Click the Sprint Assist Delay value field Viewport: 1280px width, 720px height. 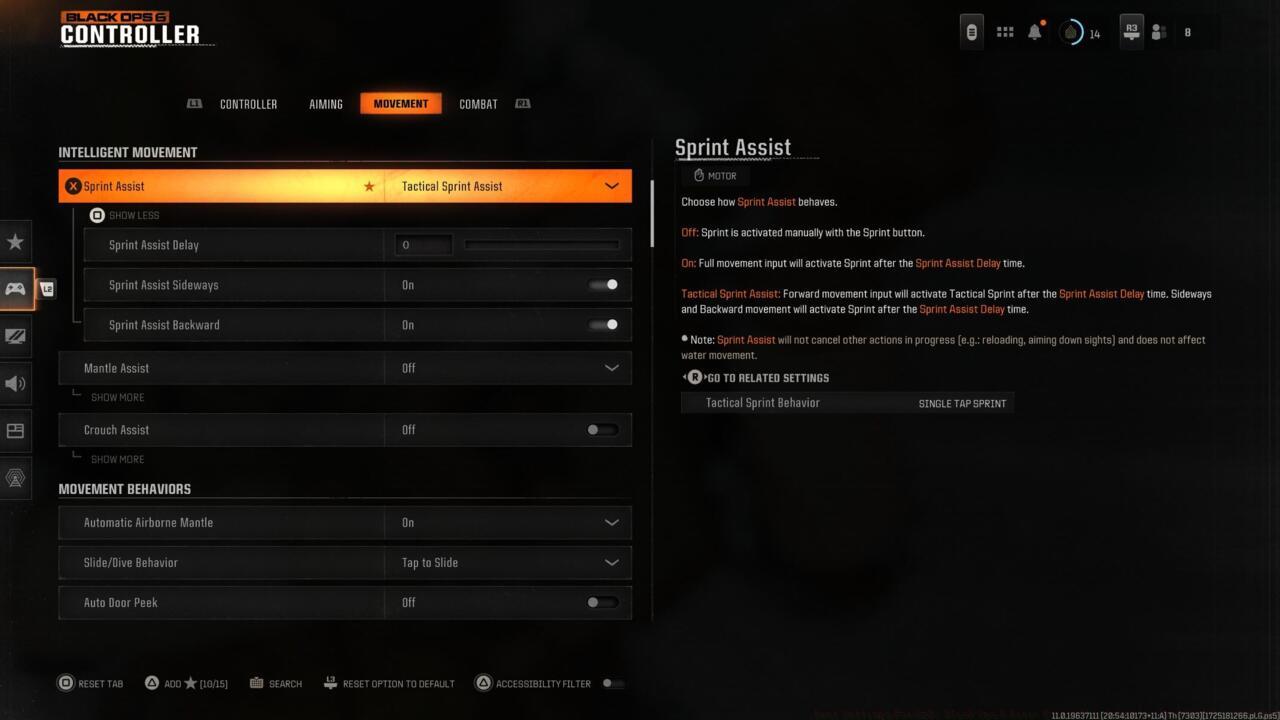(422, 244)
